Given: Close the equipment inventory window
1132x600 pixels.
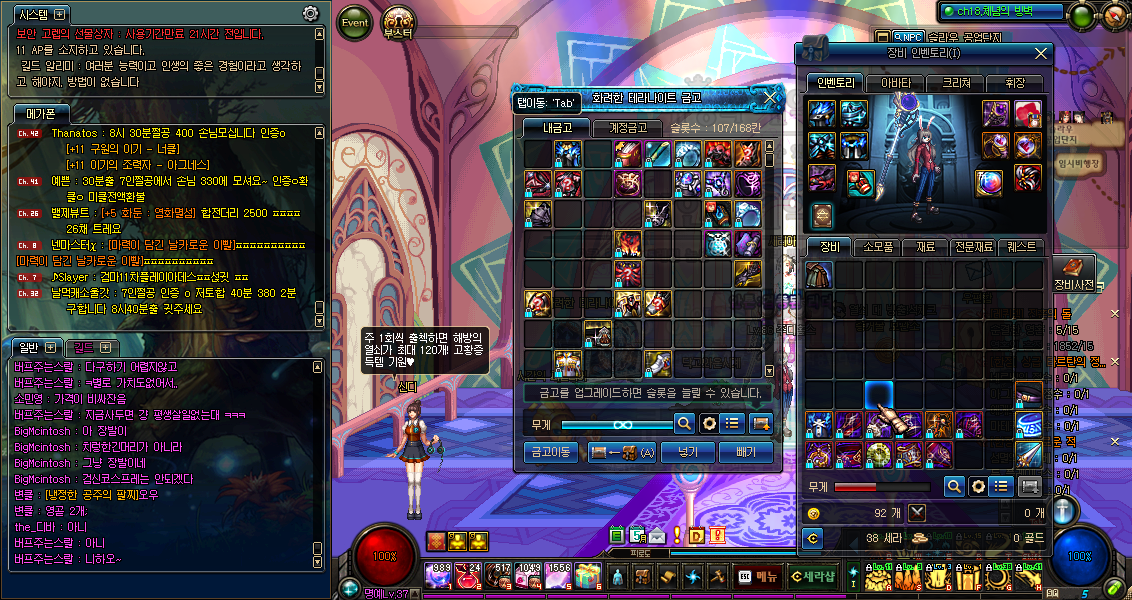Looking at the screenshot, I should pos(1041,54).
